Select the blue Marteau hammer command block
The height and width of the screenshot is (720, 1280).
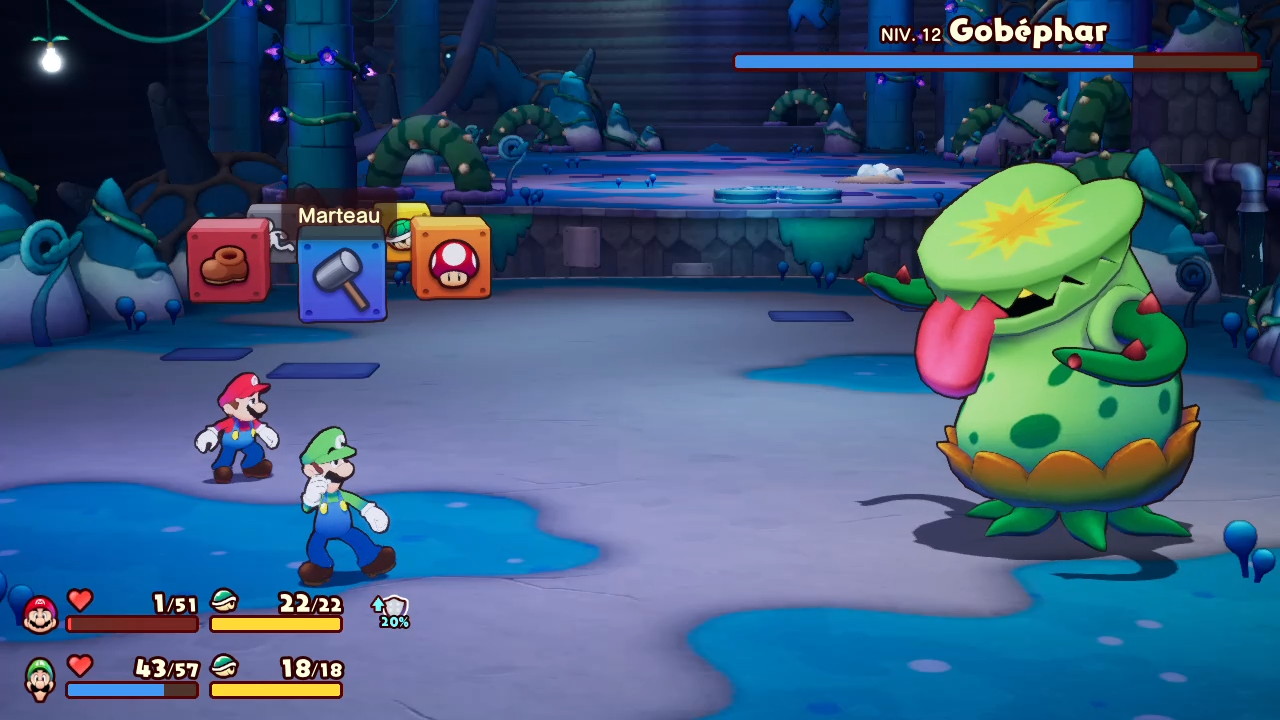point(342,277)
